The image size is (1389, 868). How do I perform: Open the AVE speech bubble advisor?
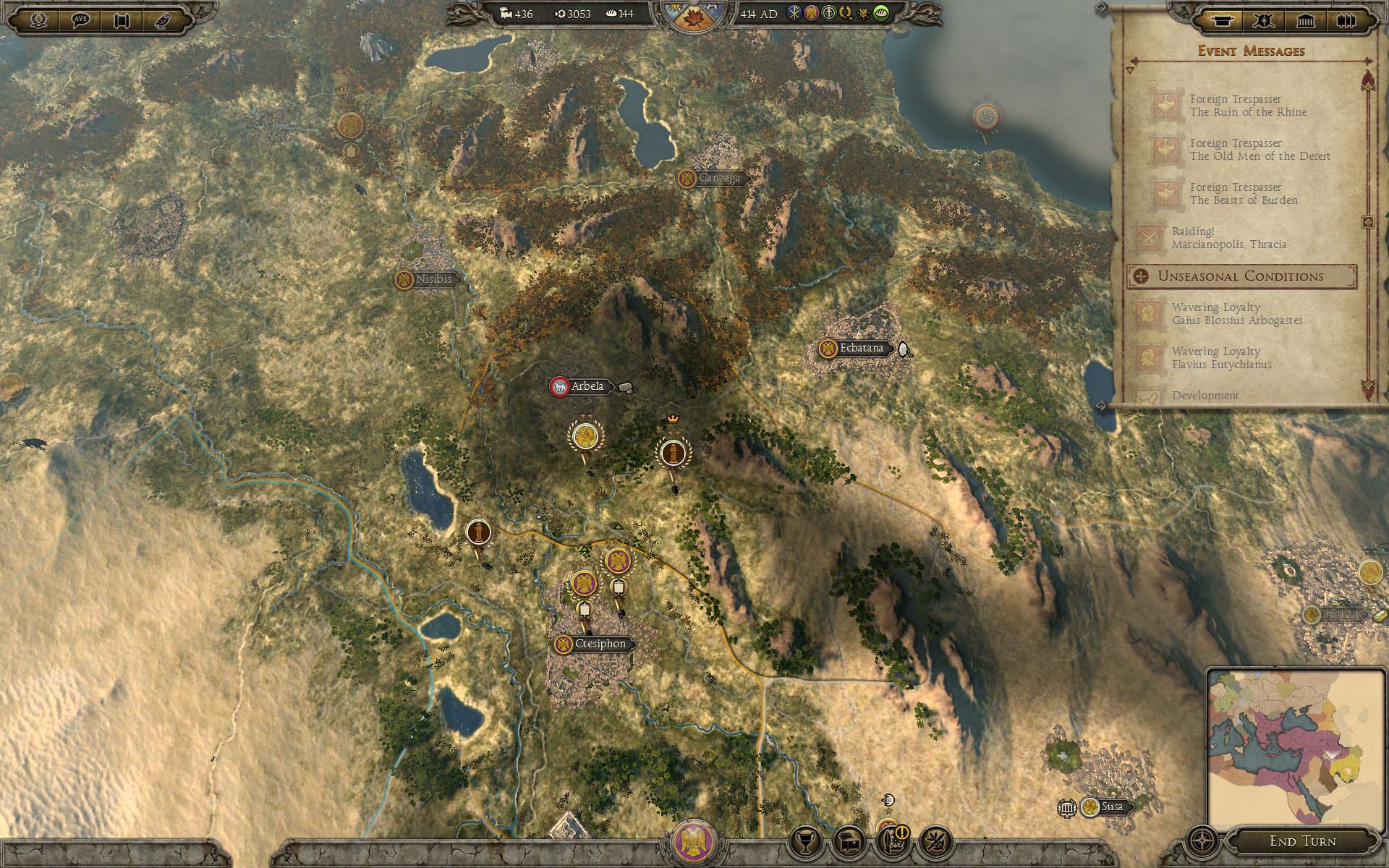[x=80, y=20]
